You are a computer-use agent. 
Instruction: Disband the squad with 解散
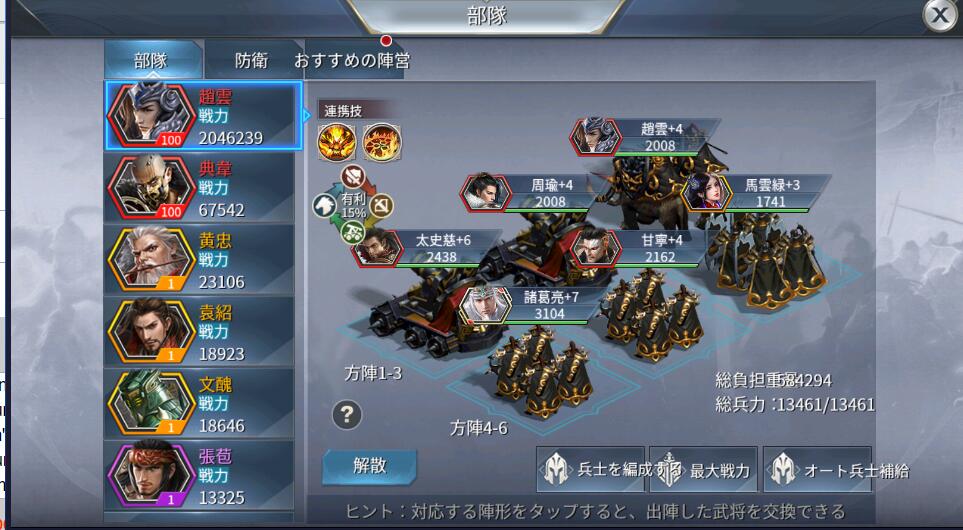[369, 465]
